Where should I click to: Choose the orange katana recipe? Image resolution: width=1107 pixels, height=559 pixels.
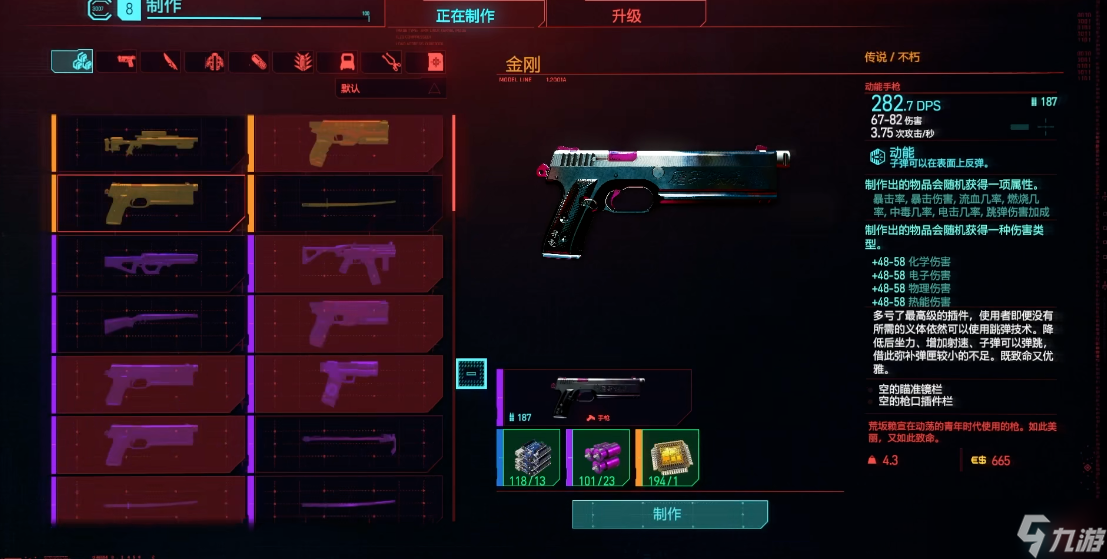point(346,204)
